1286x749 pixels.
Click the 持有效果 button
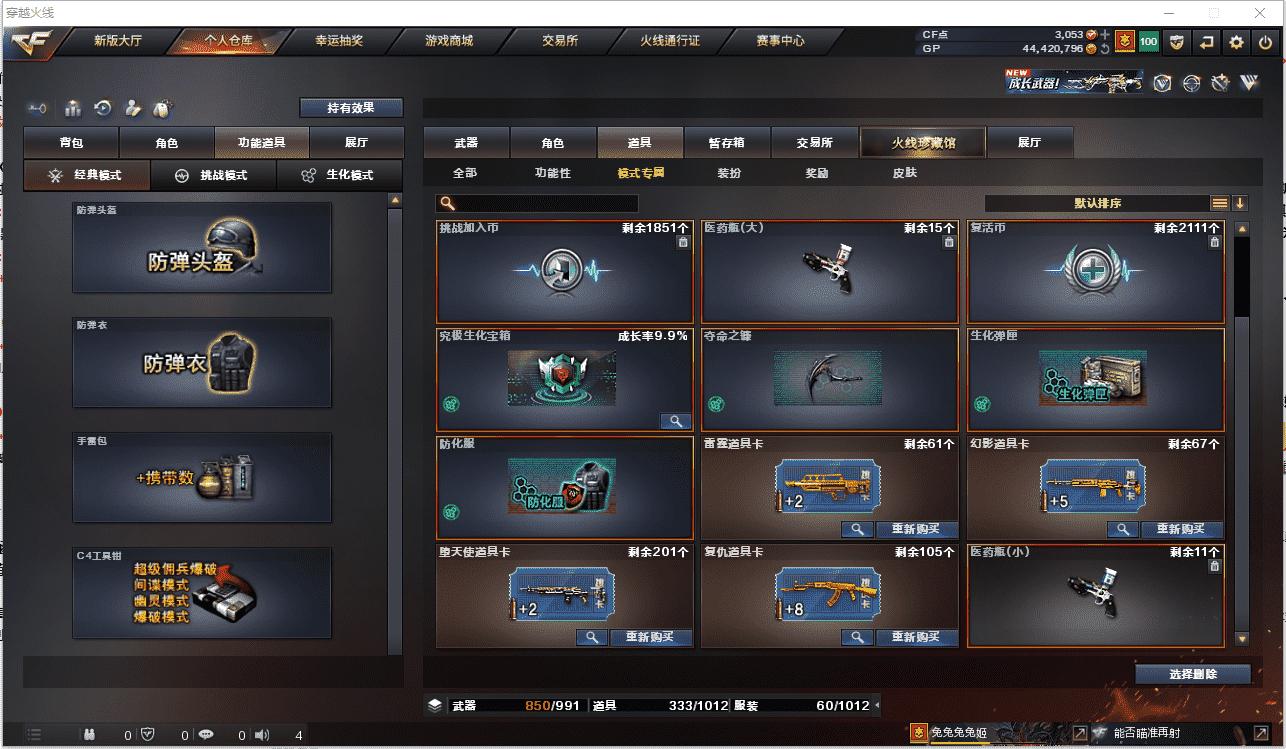click(351, 108)
